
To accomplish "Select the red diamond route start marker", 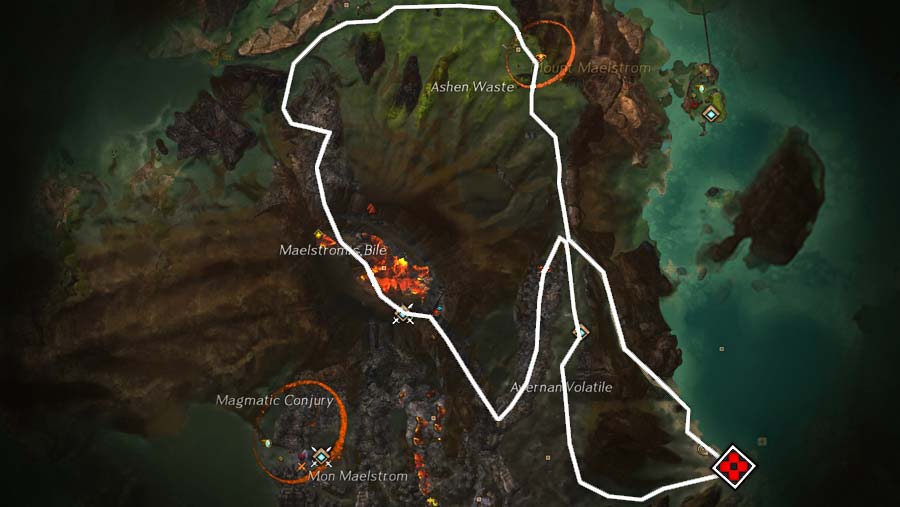I will 733,465.
